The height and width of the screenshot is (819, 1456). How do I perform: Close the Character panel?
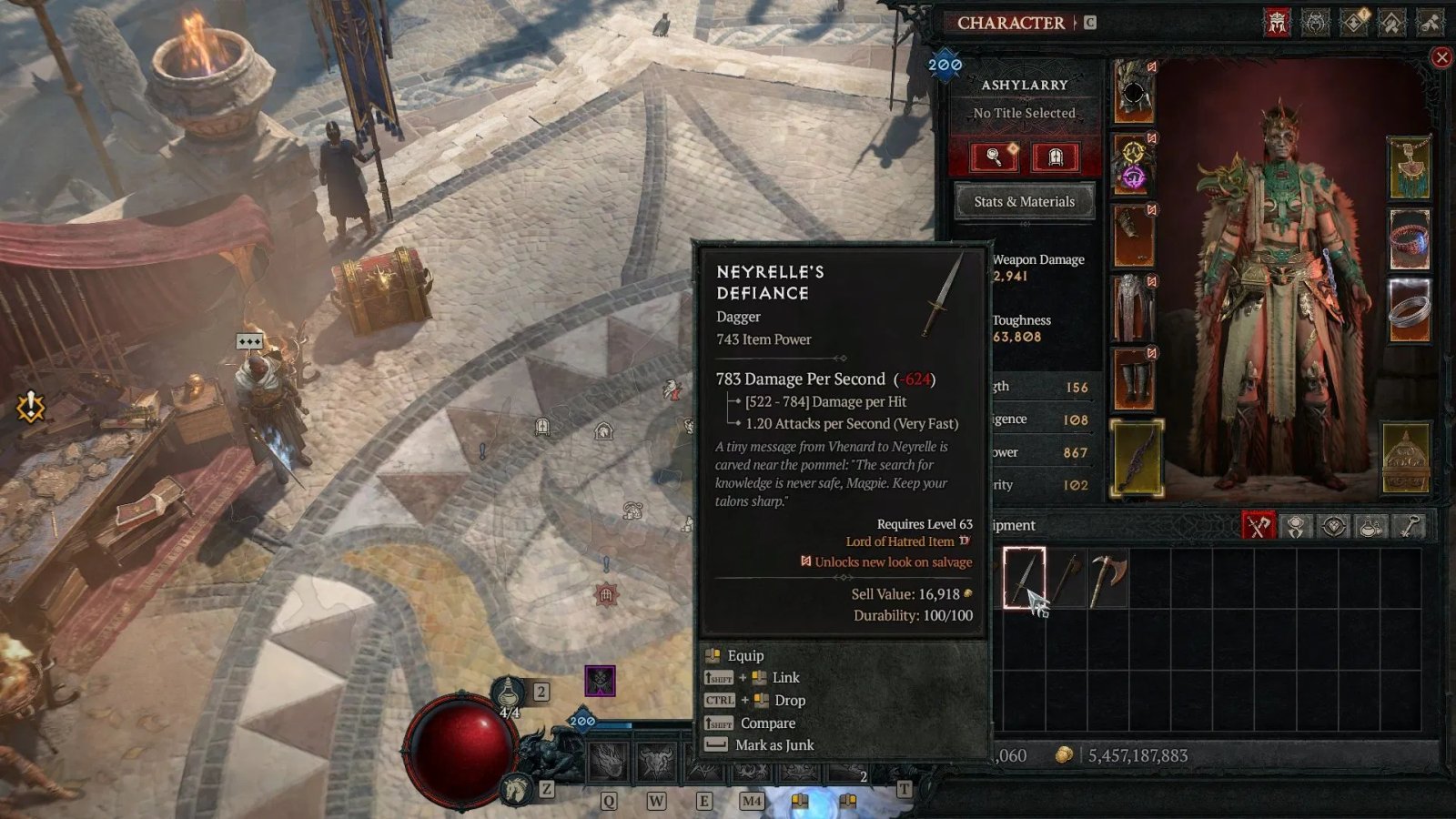click(1441, 58)
